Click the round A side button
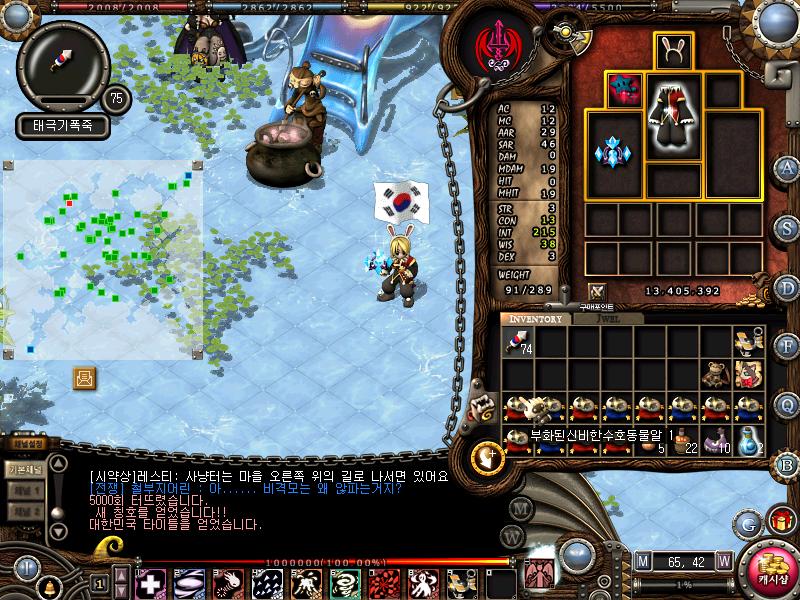The width and height of the screenshot is (800, 600). [x=787, y=168]
